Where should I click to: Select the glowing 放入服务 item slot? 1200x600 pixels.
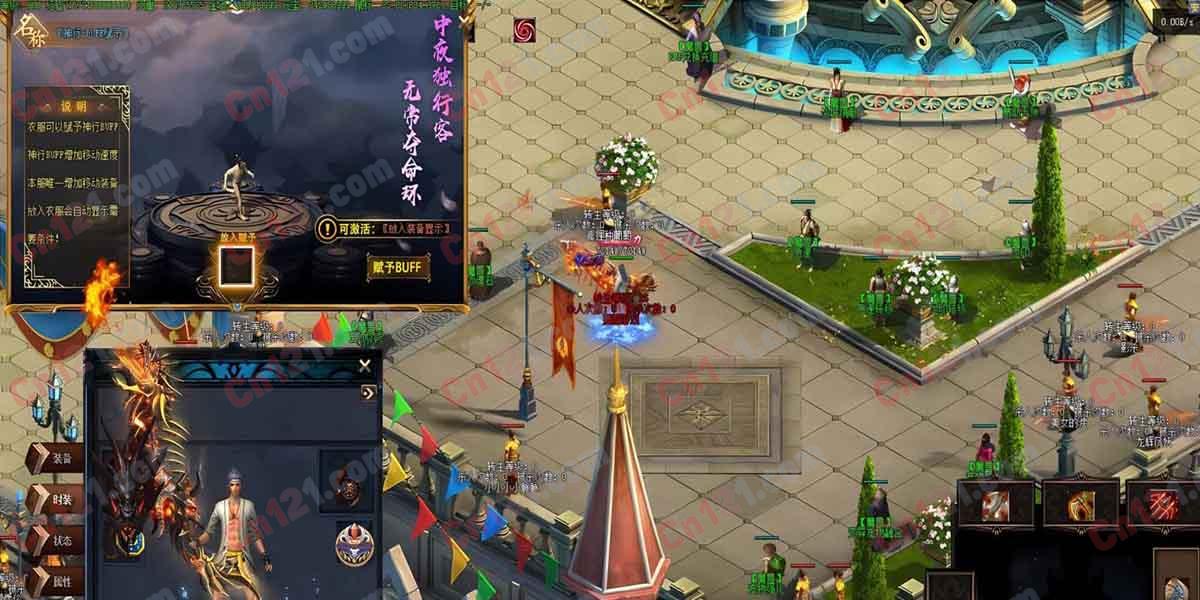click(237, 267)
